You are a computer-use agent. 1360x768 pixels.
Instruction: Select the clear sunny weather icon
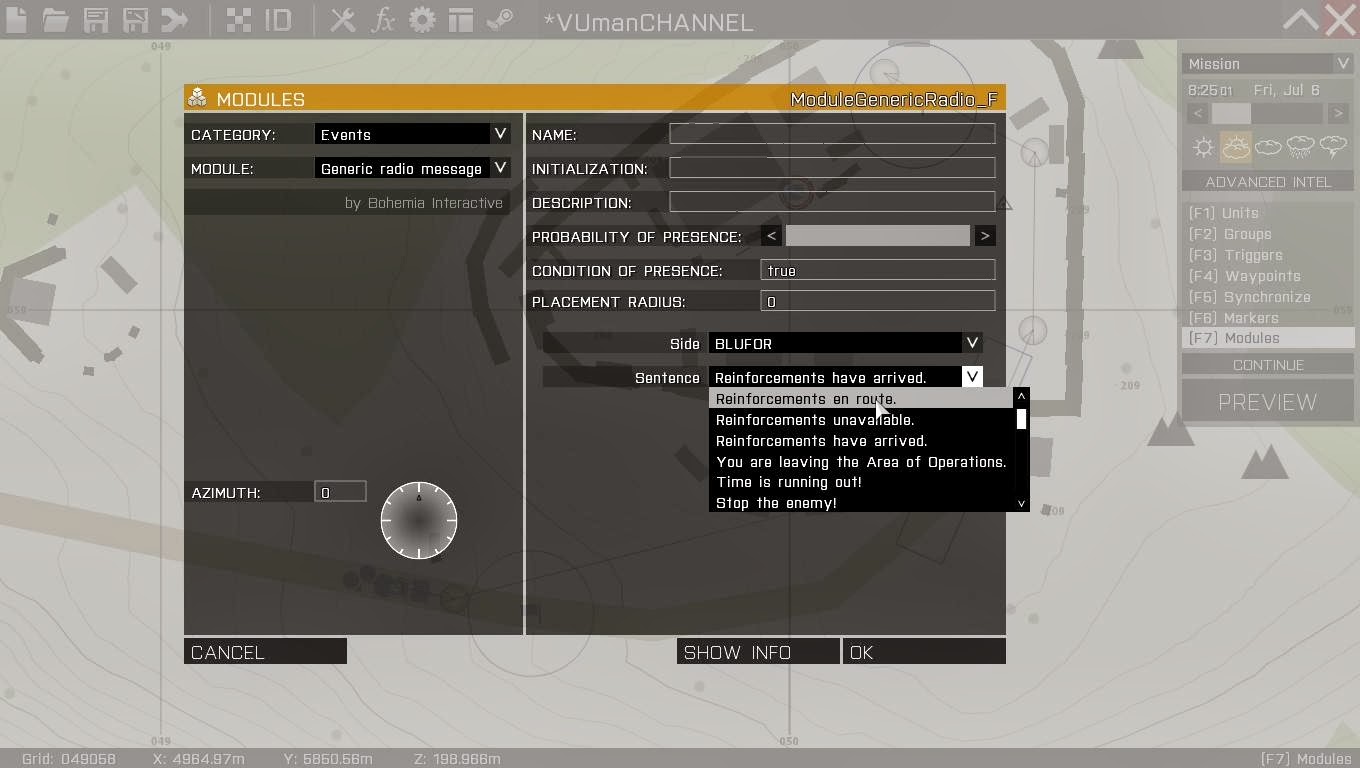[1201, 147]
